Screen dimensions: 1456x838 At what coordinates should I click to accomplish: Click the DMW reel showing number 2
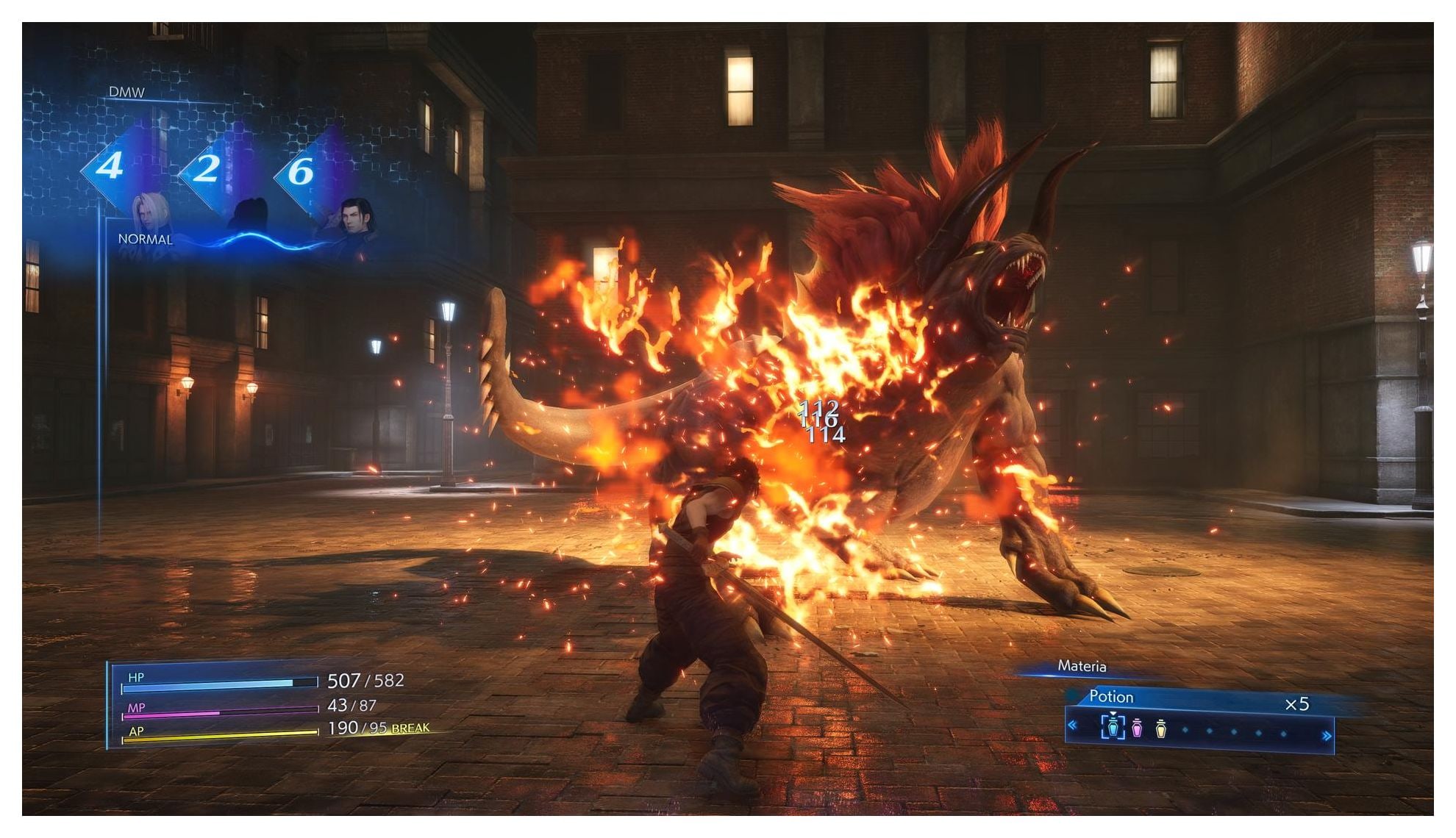coord(206,169)
